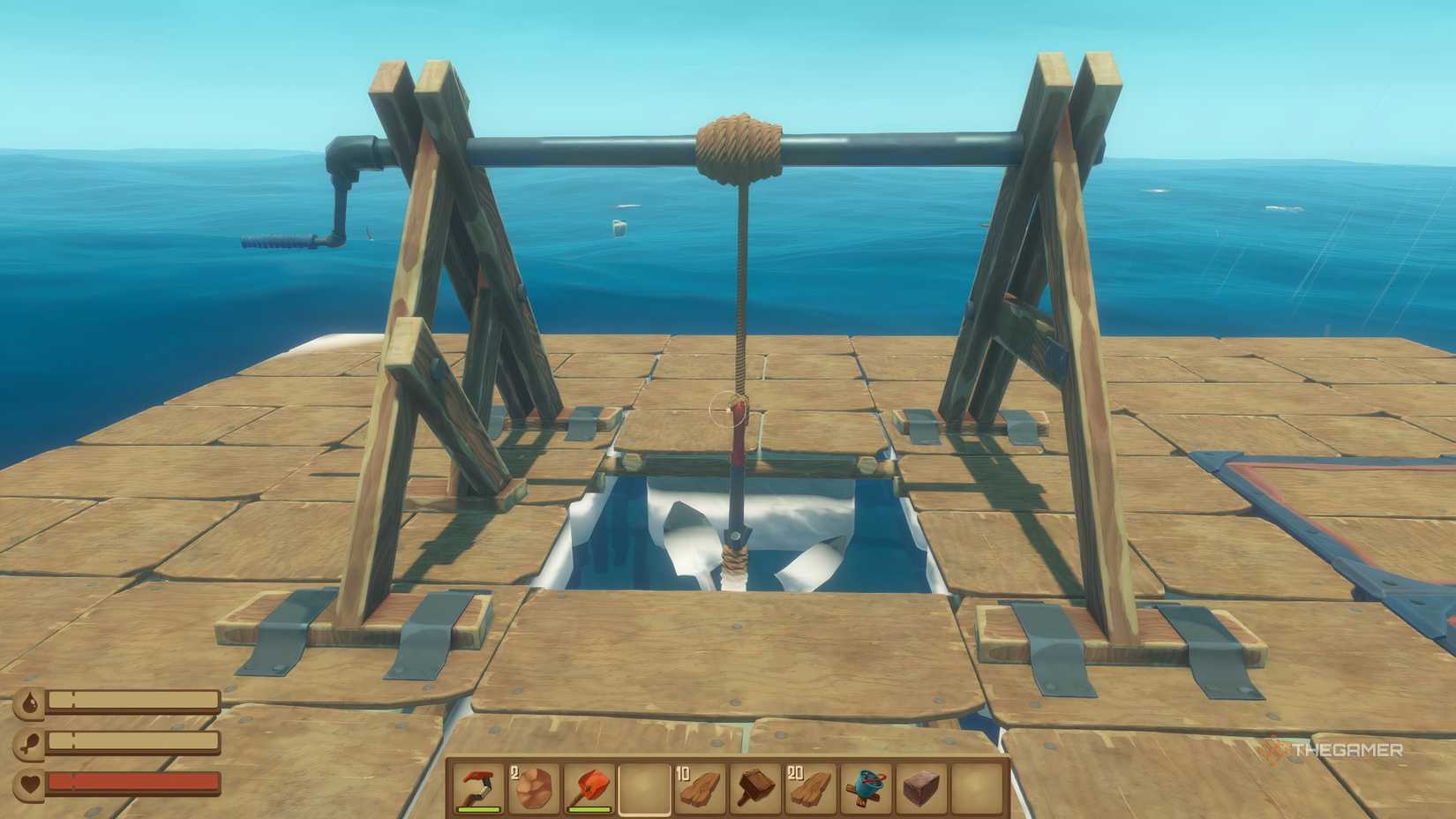The image size is (1456, 819).
Task: Click the red health progress bar
Action: pyautogui.click(x=132, y=782)
